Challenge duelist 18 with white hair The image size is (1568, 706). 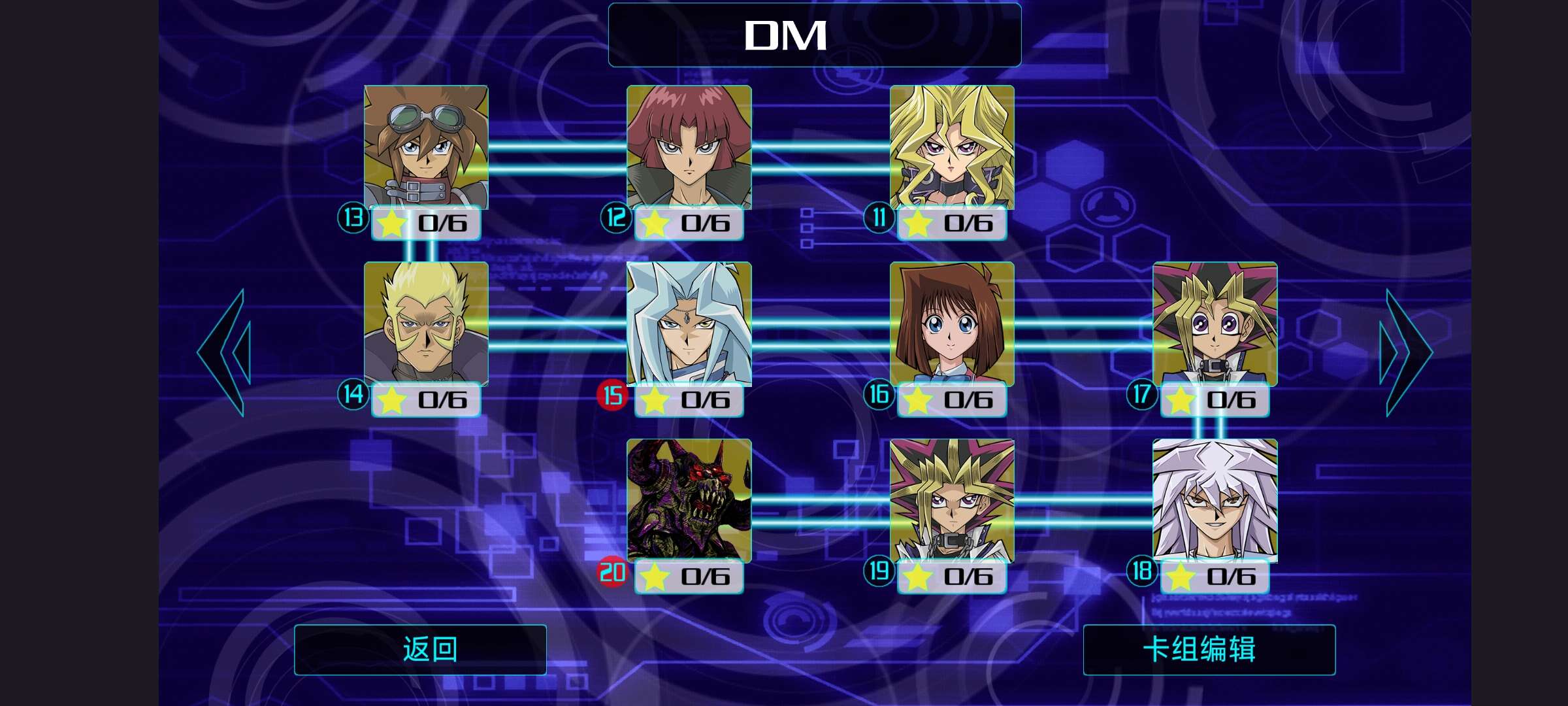tap(1215, 501)
